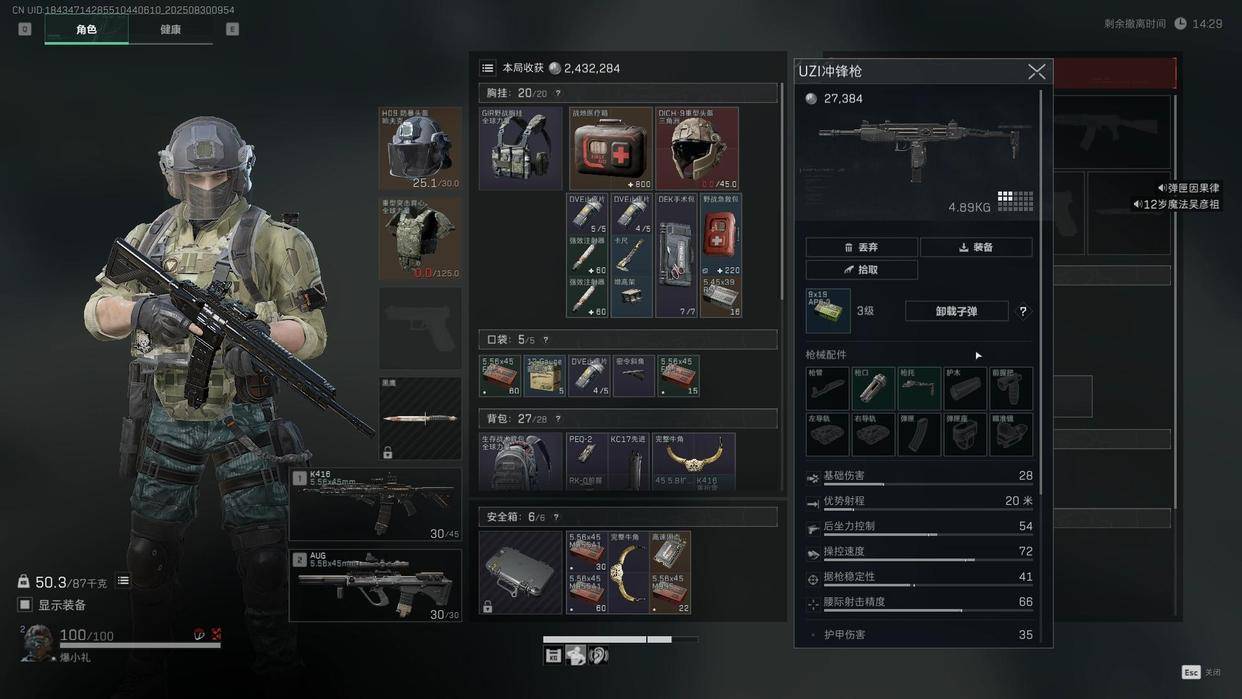Unload ammo with the 卸载子弹 button
This screenshot has width=1242, height=699.
click(956, 311)
